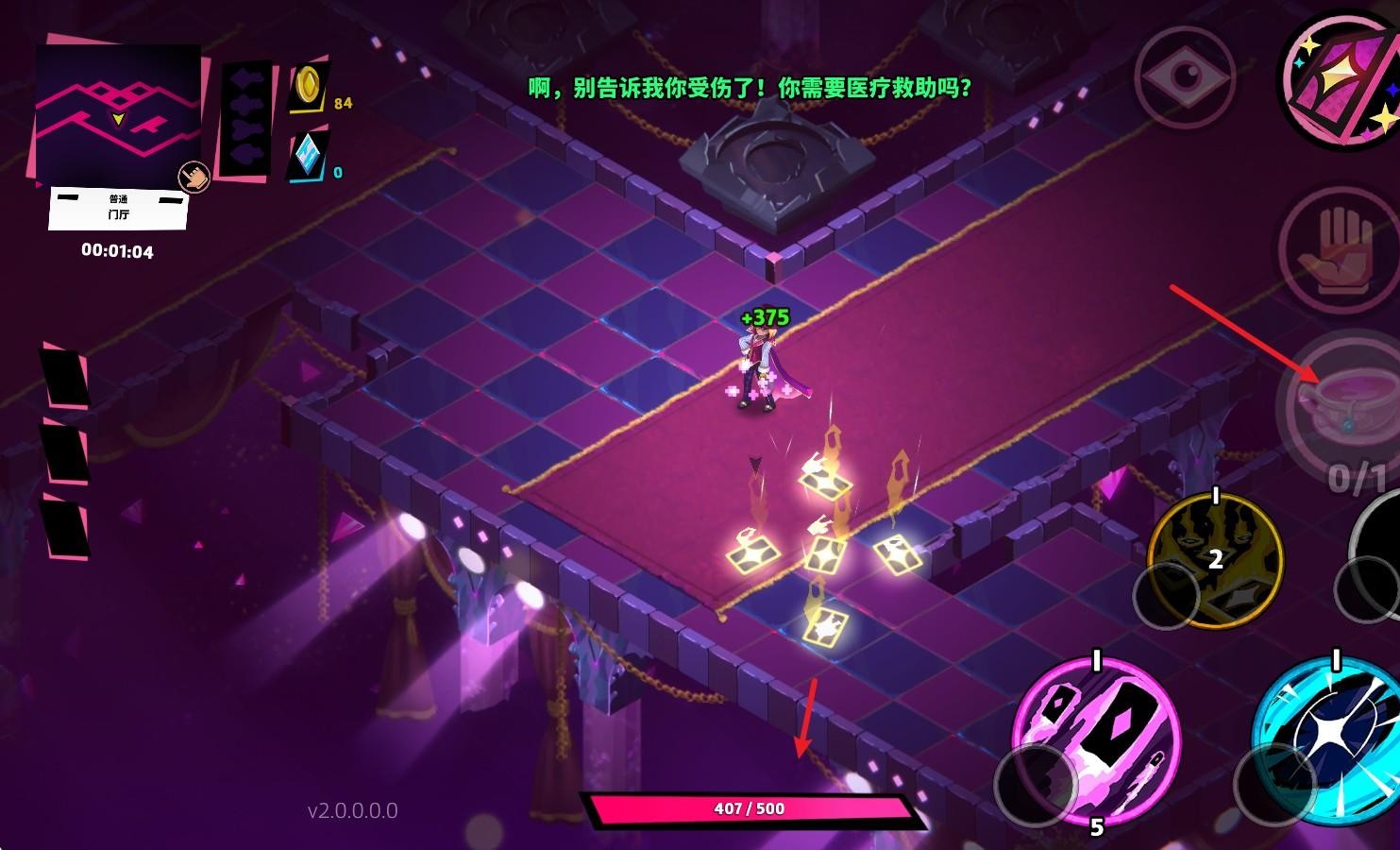Activate the yellow claw skill
1400x850 pixels.
click(1215, 557)
